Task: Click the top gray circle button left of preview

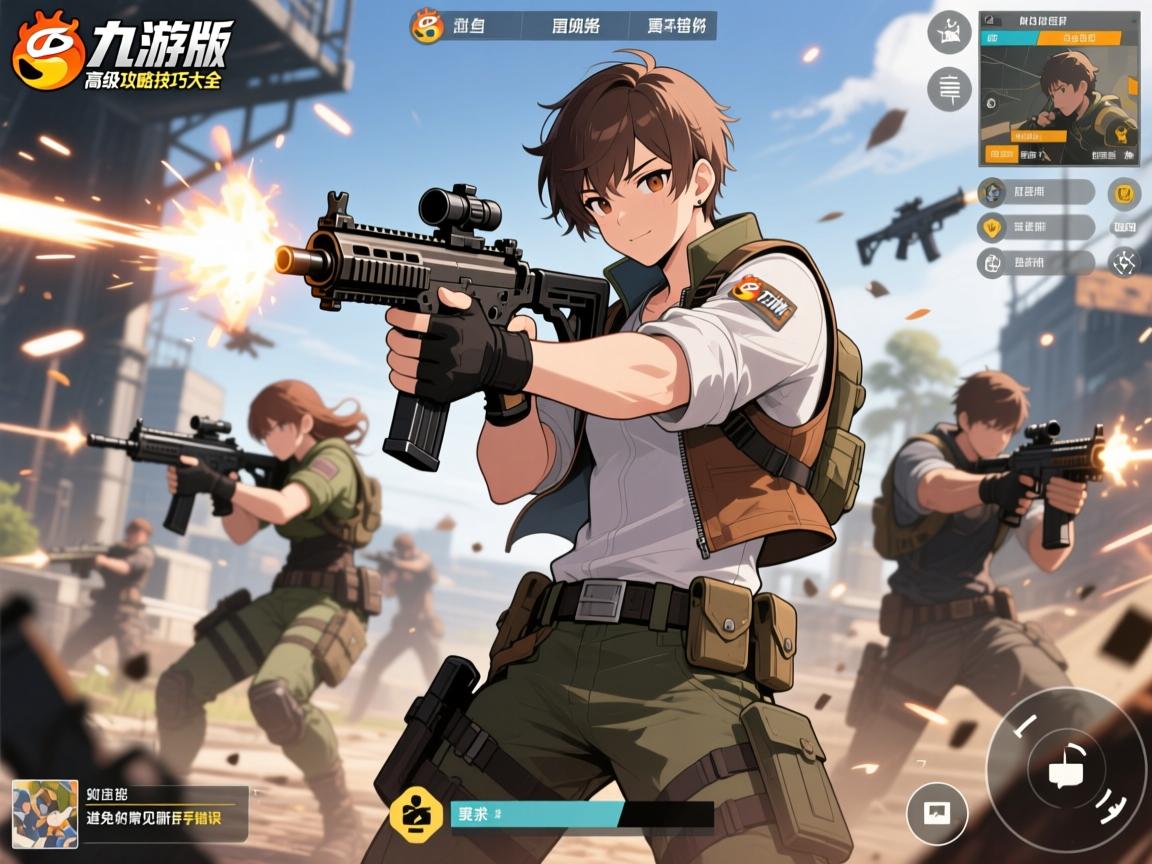Action: click(949, 32)
